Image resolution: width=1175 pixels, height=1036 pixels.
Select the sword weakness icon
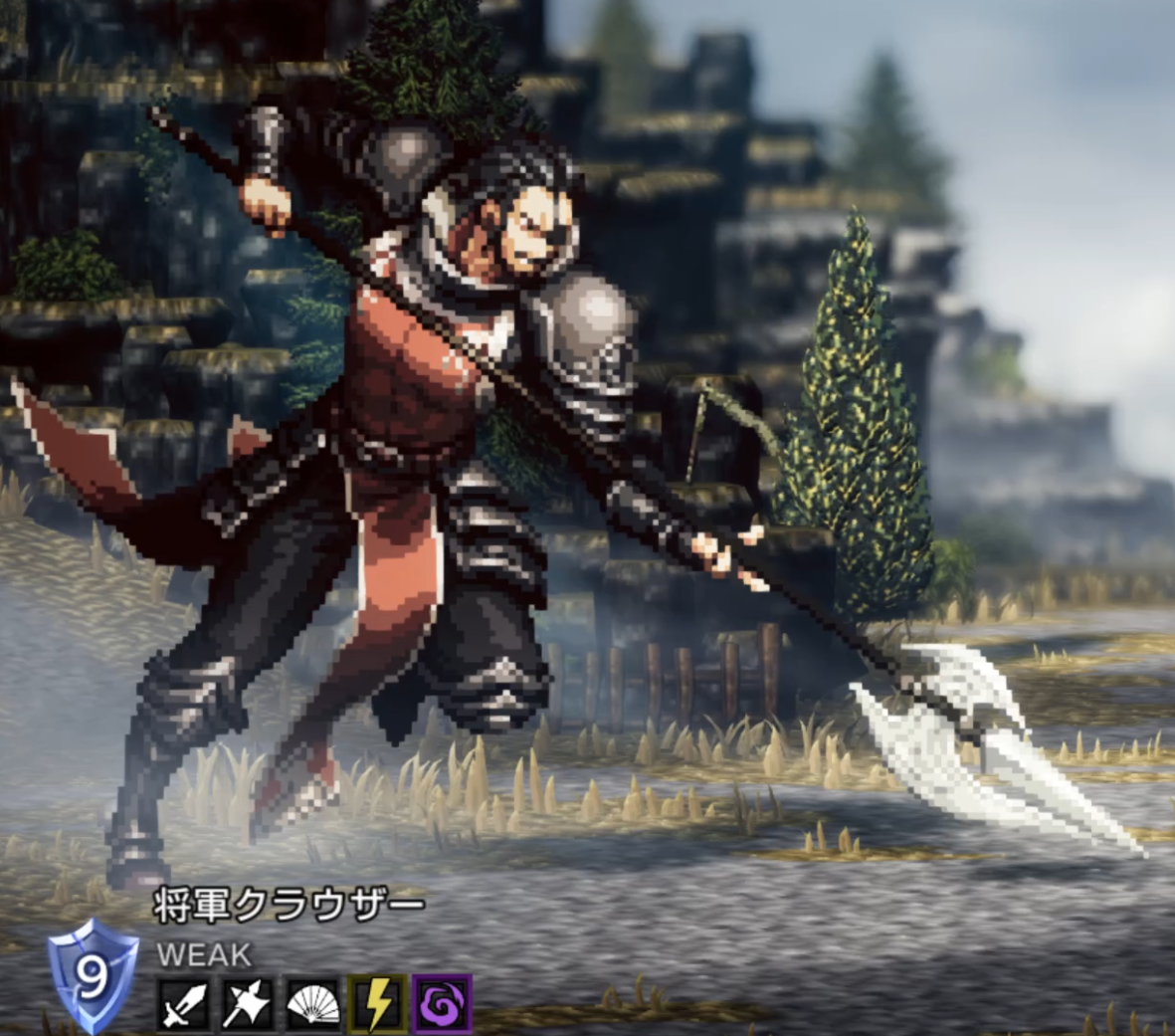click(x=184, y=1004)
